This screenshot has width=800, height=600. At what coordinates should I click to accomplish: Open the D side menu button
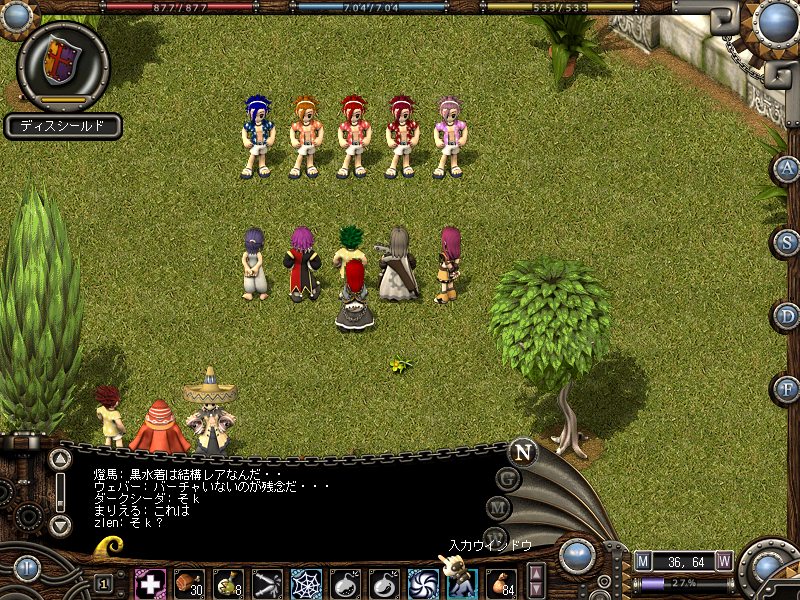(787, 315)
